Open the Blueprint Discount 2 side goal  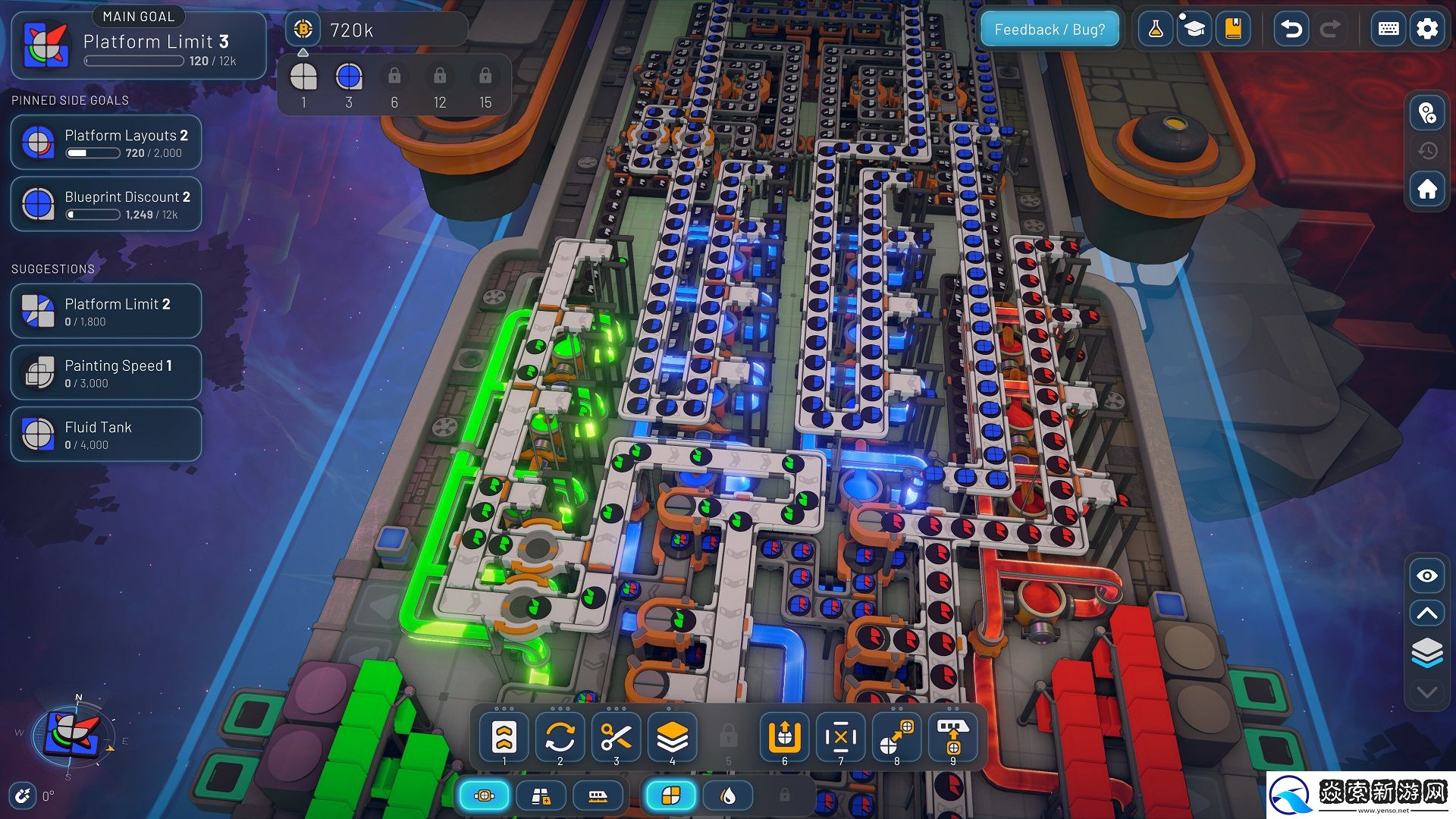(106, 204)
